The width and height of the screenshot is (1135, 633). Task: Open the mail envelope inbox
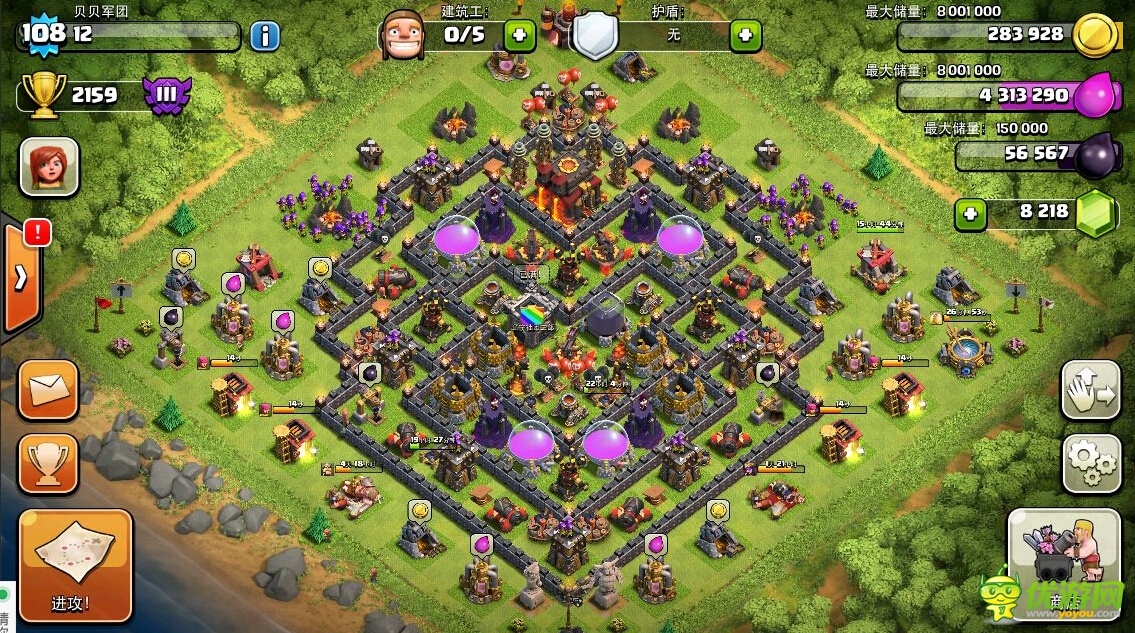[48, 389]
